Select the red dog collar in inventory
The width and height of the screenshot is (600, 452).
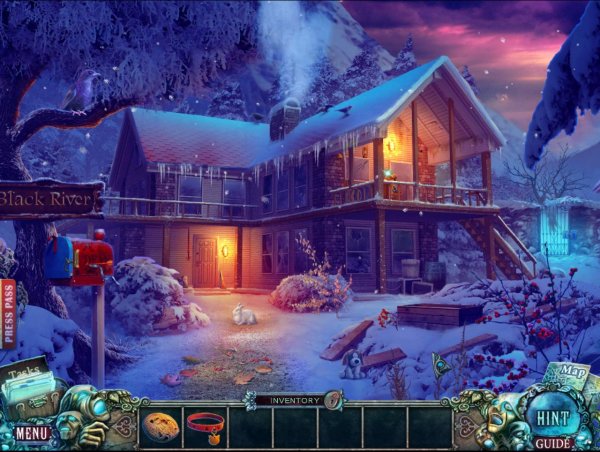click(x=205, y=425)
